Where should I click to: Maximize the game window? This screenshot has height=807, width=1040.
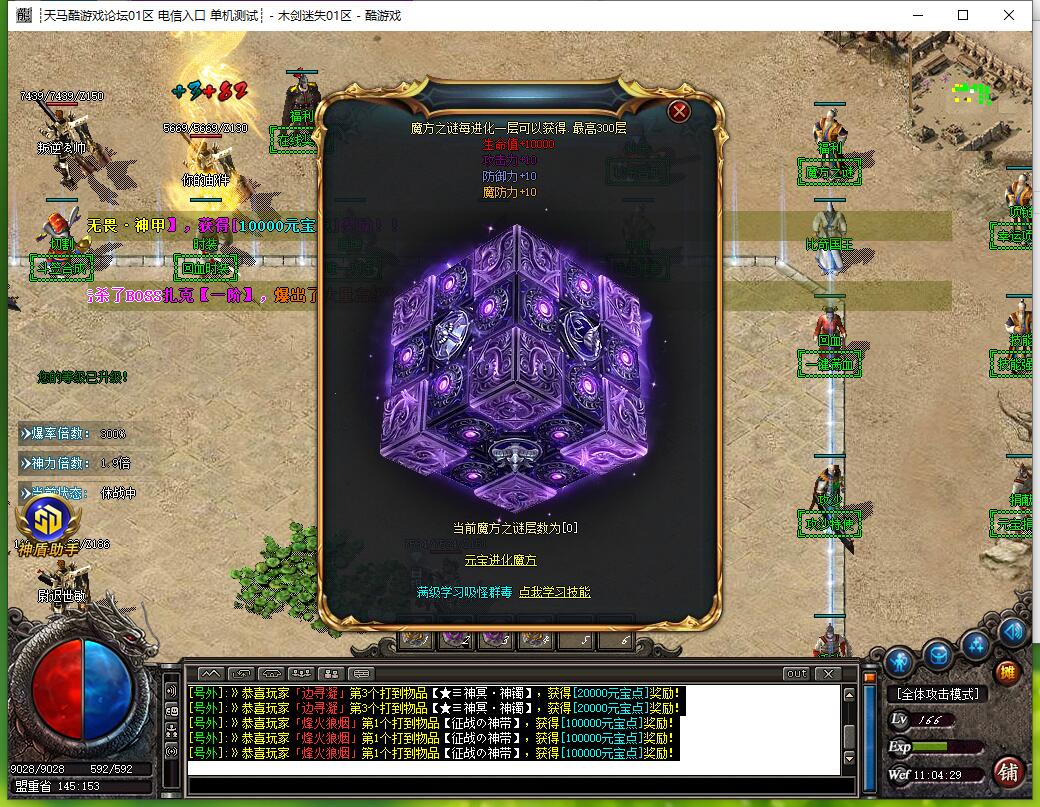[x=963, y=15]
